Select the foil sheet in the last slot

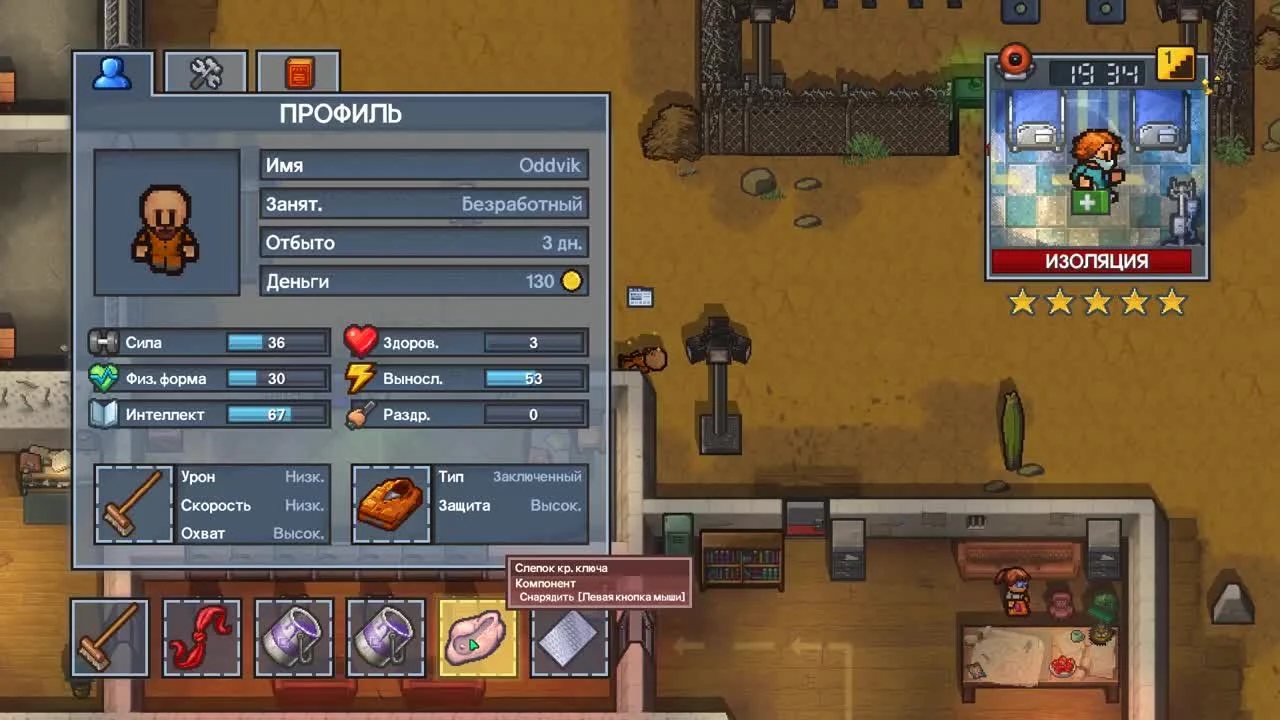pos(569,637)
